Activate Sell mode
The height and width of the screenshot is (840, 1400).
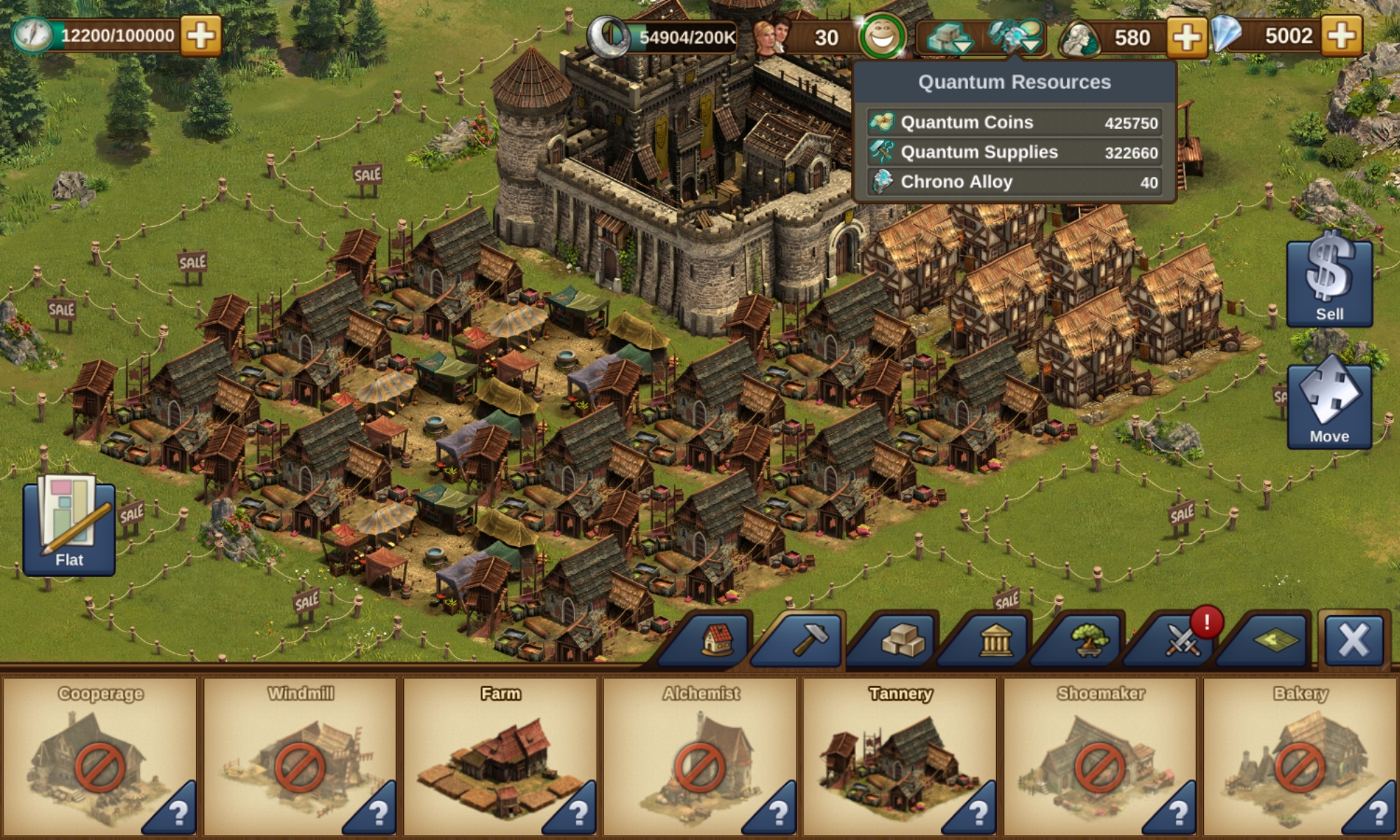click(1329, 281)
